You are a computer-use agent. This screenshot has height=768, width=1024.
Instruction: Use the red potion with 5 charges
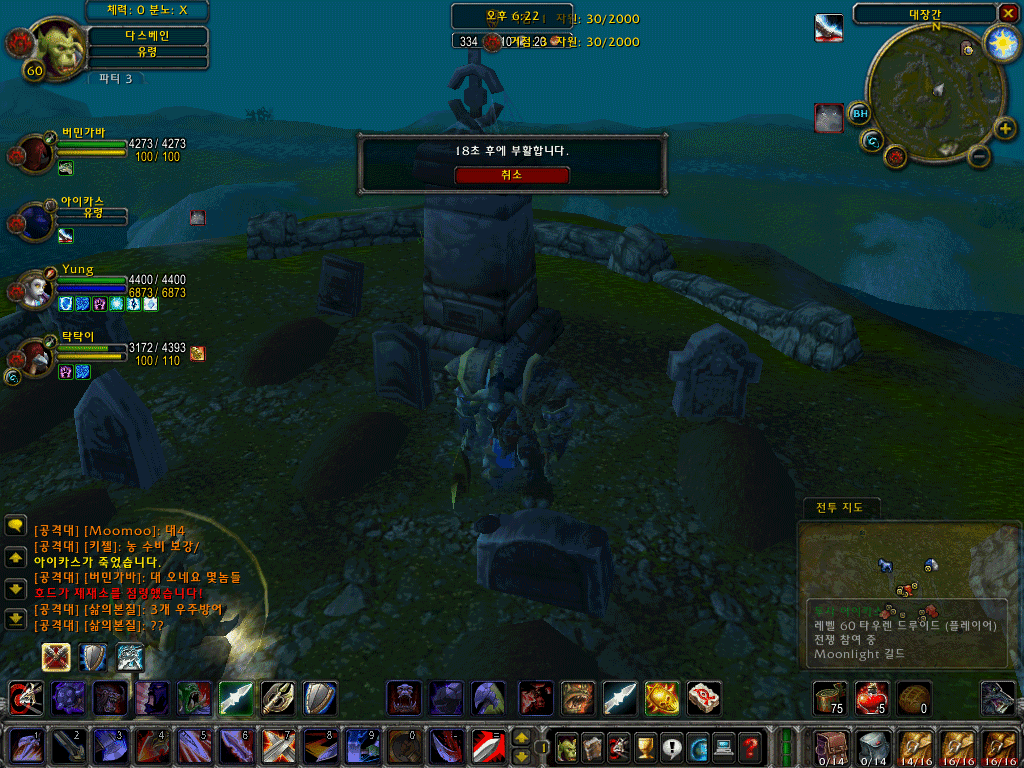click(x=871, y=697)
